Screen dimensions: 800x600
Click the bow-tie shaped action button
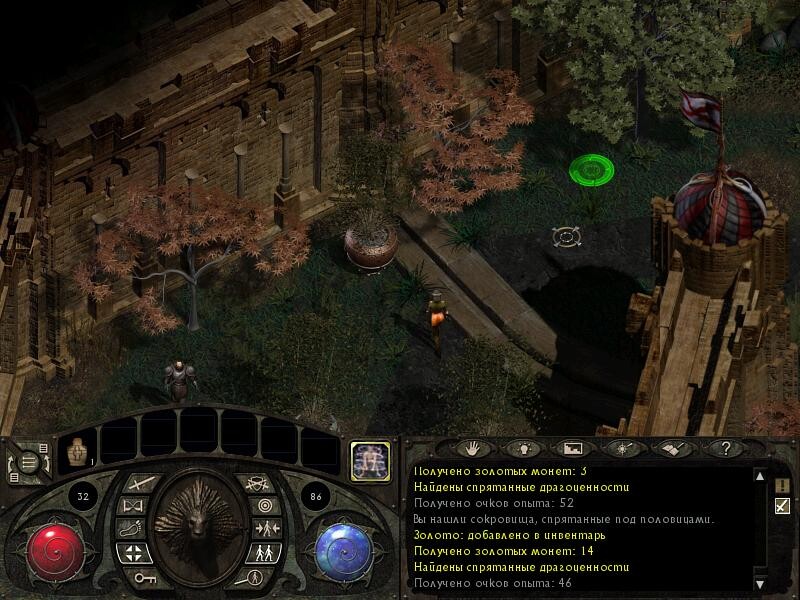pyautogui.click(x=132, y=506)
